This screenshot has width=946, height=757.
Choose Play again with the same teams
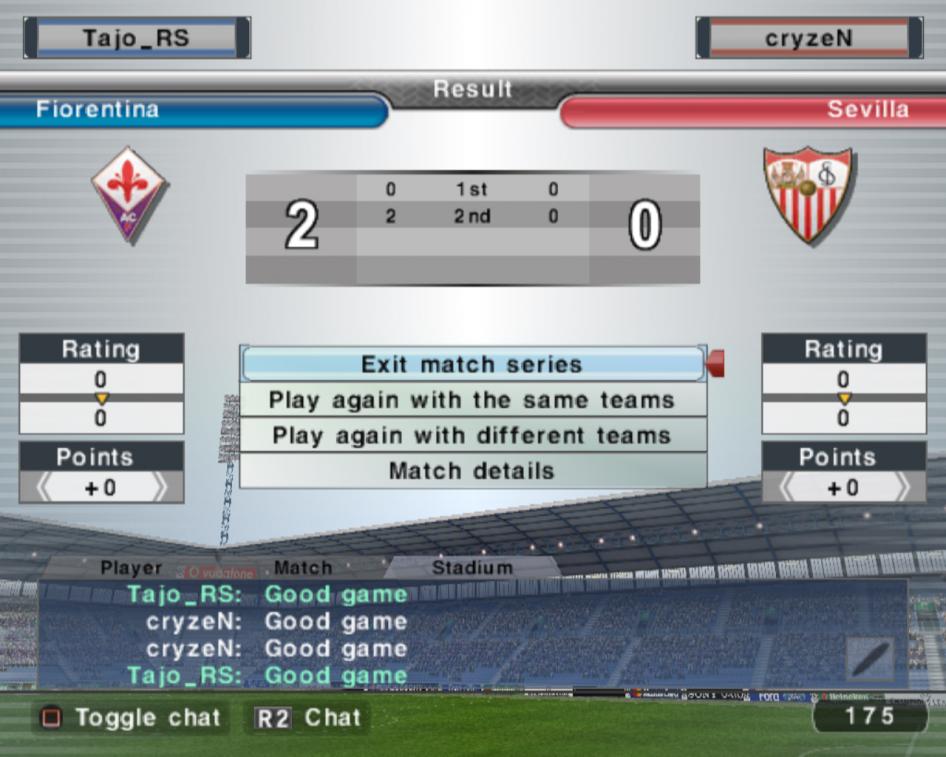(472, 400)
